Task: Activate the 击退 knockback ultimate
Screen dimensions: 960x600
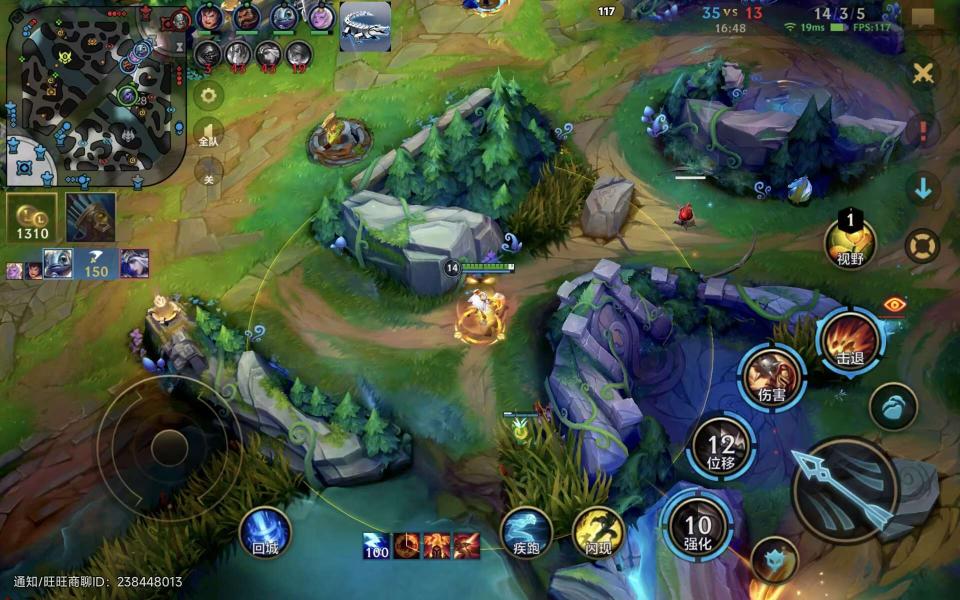Action: point(850,342)
